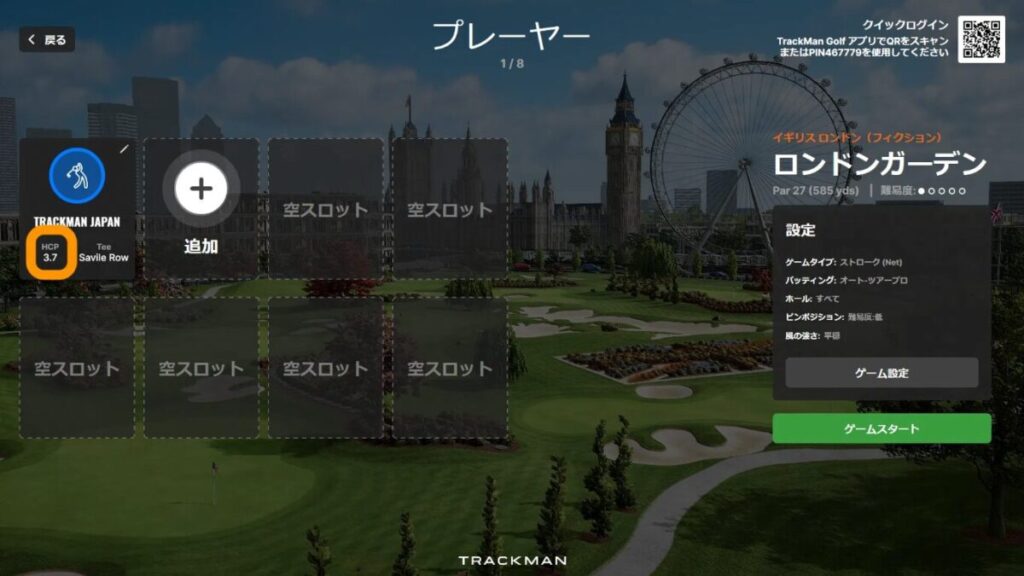Open the ゲーム設定 game settings
This screenshot has width=1024, height=576.
[x=881, y=373]
